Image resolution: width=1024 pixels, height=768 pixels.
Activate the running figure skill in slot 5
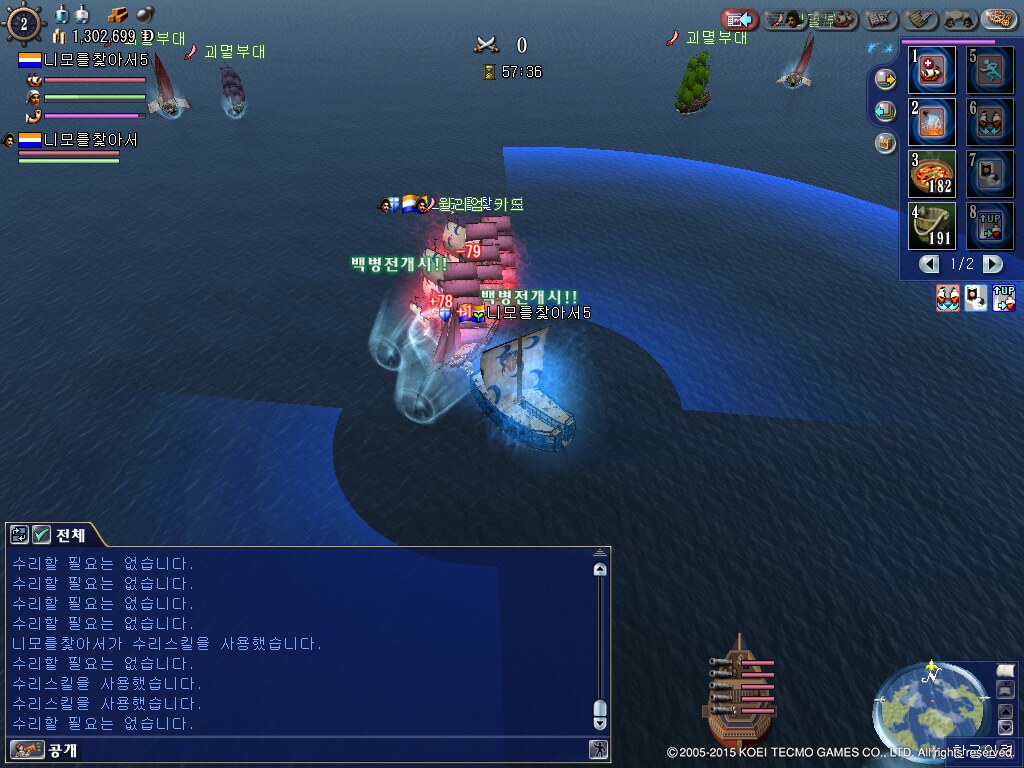click(989, 71)
